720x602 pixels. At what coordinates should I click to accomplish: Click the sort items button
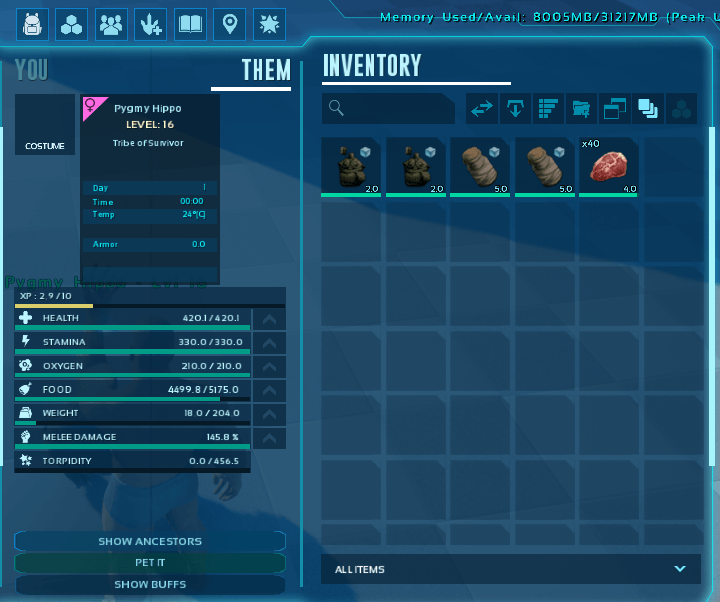[x=548, y=109]
